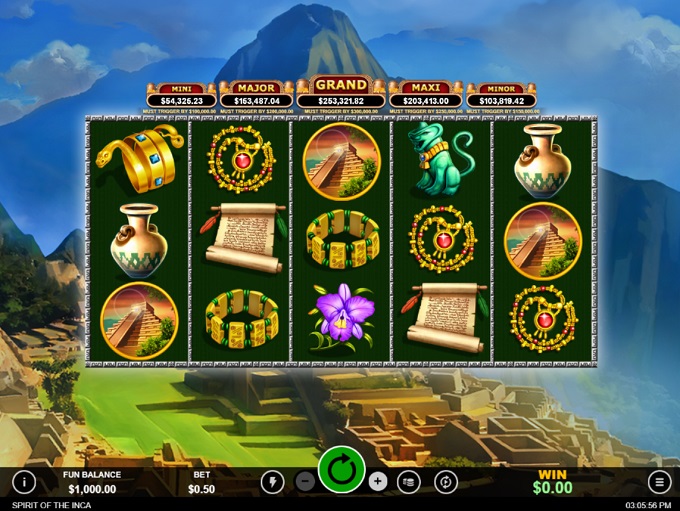The width and height of the screenshot is (680, 511).
Task: Increase the bet with the plus button
Action: (377, 482)
